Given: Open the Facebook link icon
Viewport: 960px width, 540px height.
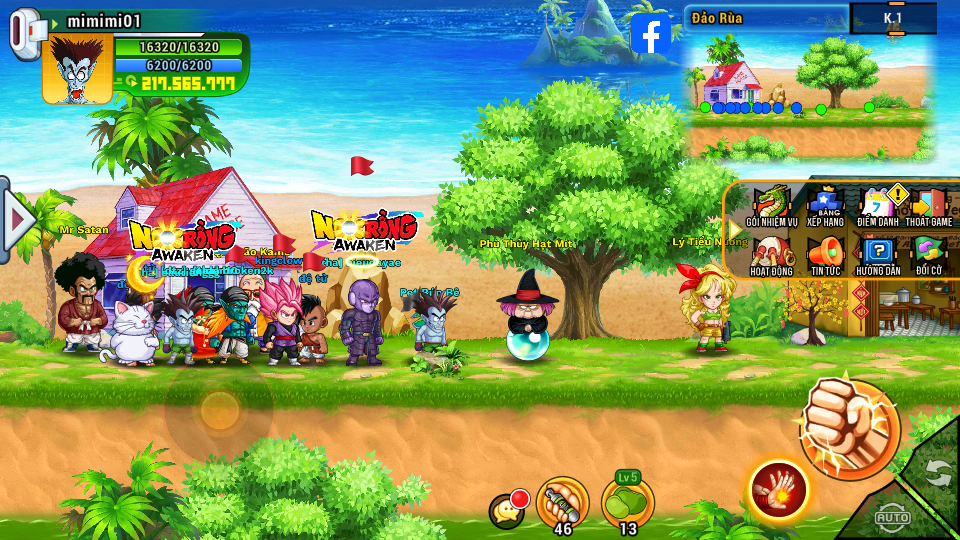Looking at the screenshot, I should (x=651, y=34).
